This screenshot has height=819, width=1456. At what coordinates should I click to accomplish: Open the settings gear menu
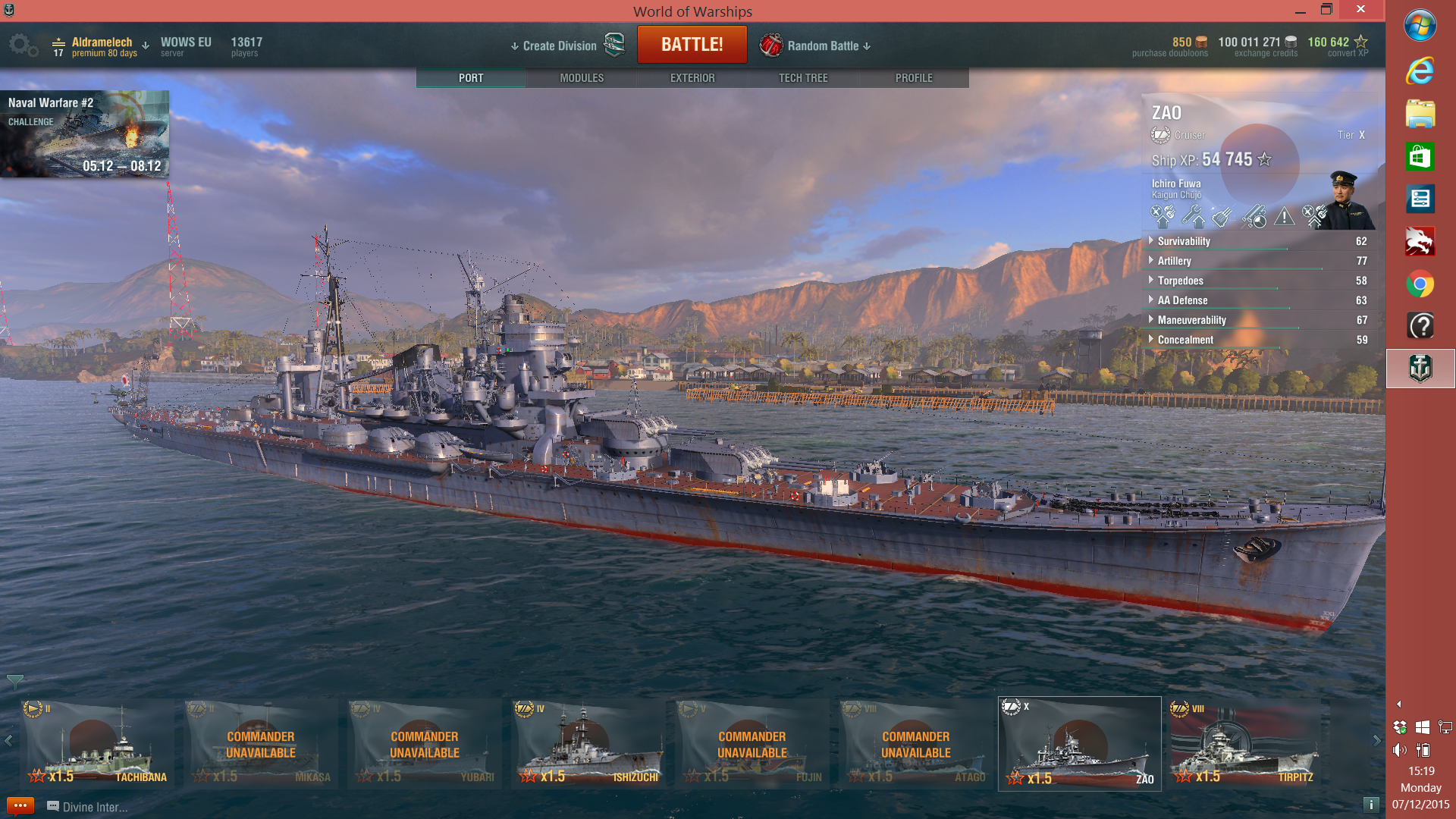coord(24,45)
